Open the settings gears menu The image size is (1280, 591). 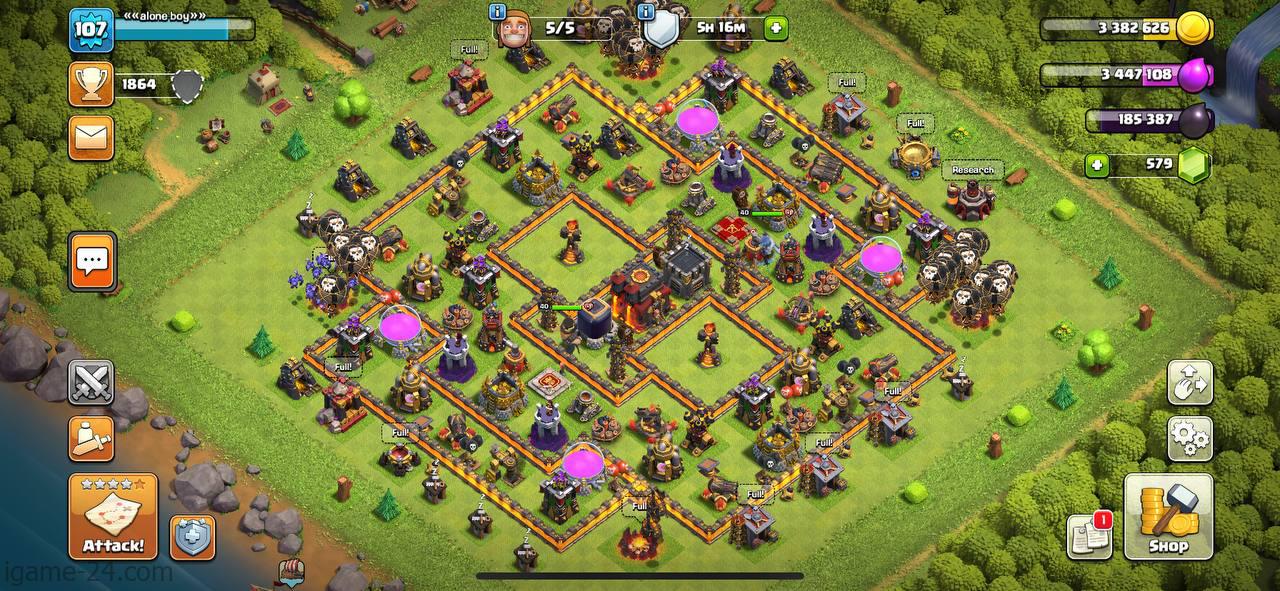(1190, 439)
